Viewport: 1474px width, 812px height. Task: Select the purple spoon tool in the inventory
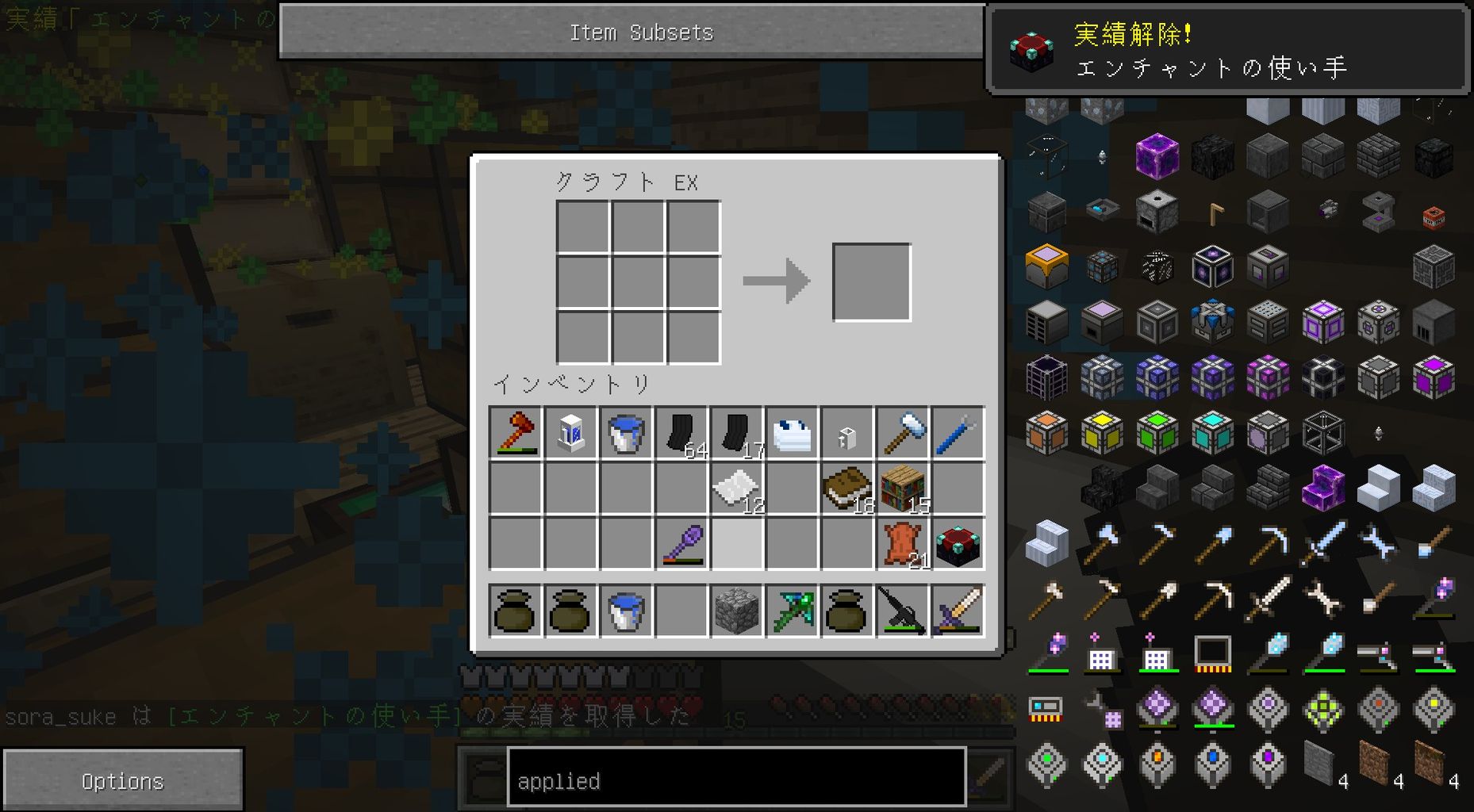coord(682,543)
